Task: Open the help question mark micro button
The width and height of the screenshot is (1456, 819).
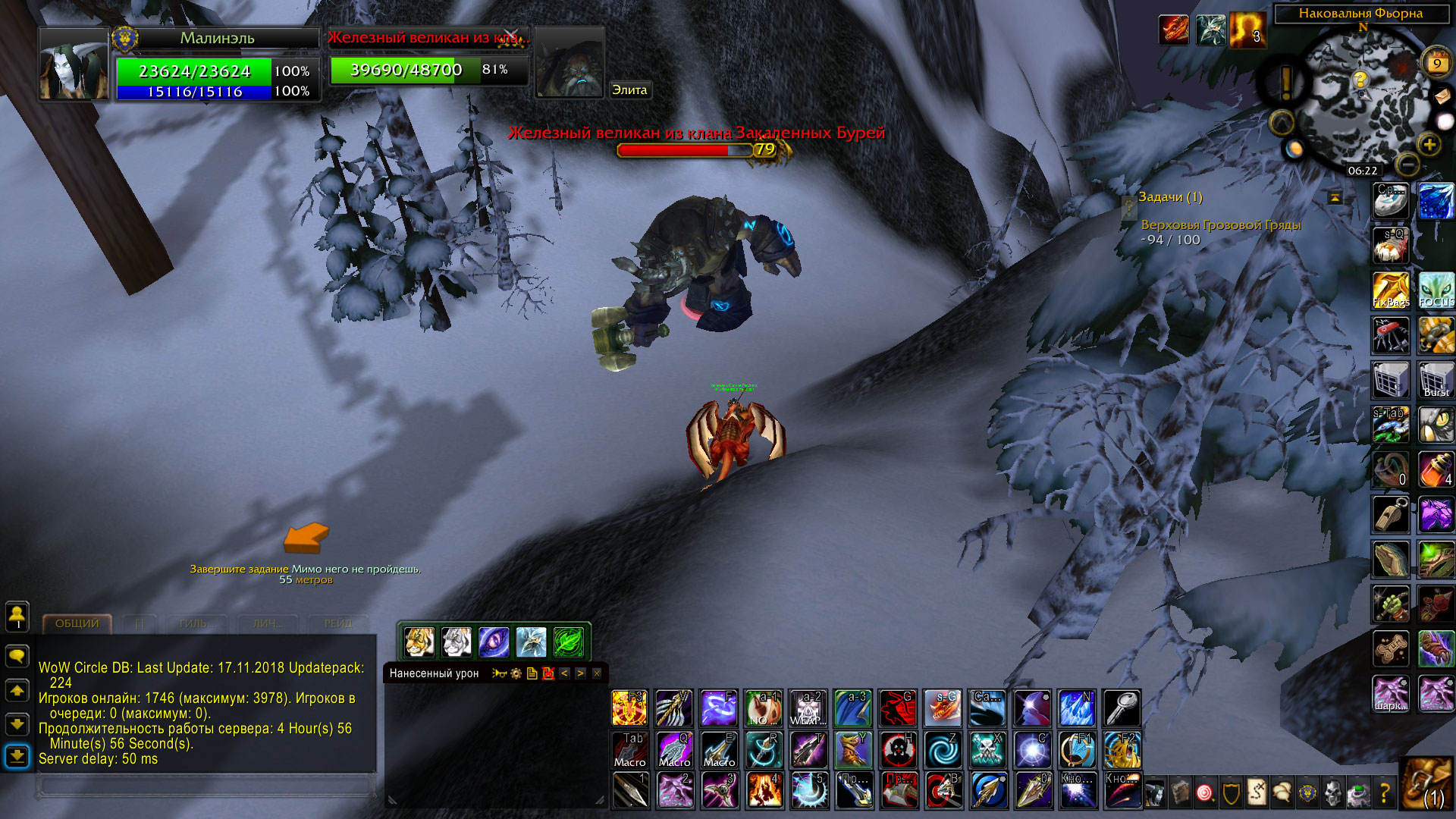Action: point(1385,793)
